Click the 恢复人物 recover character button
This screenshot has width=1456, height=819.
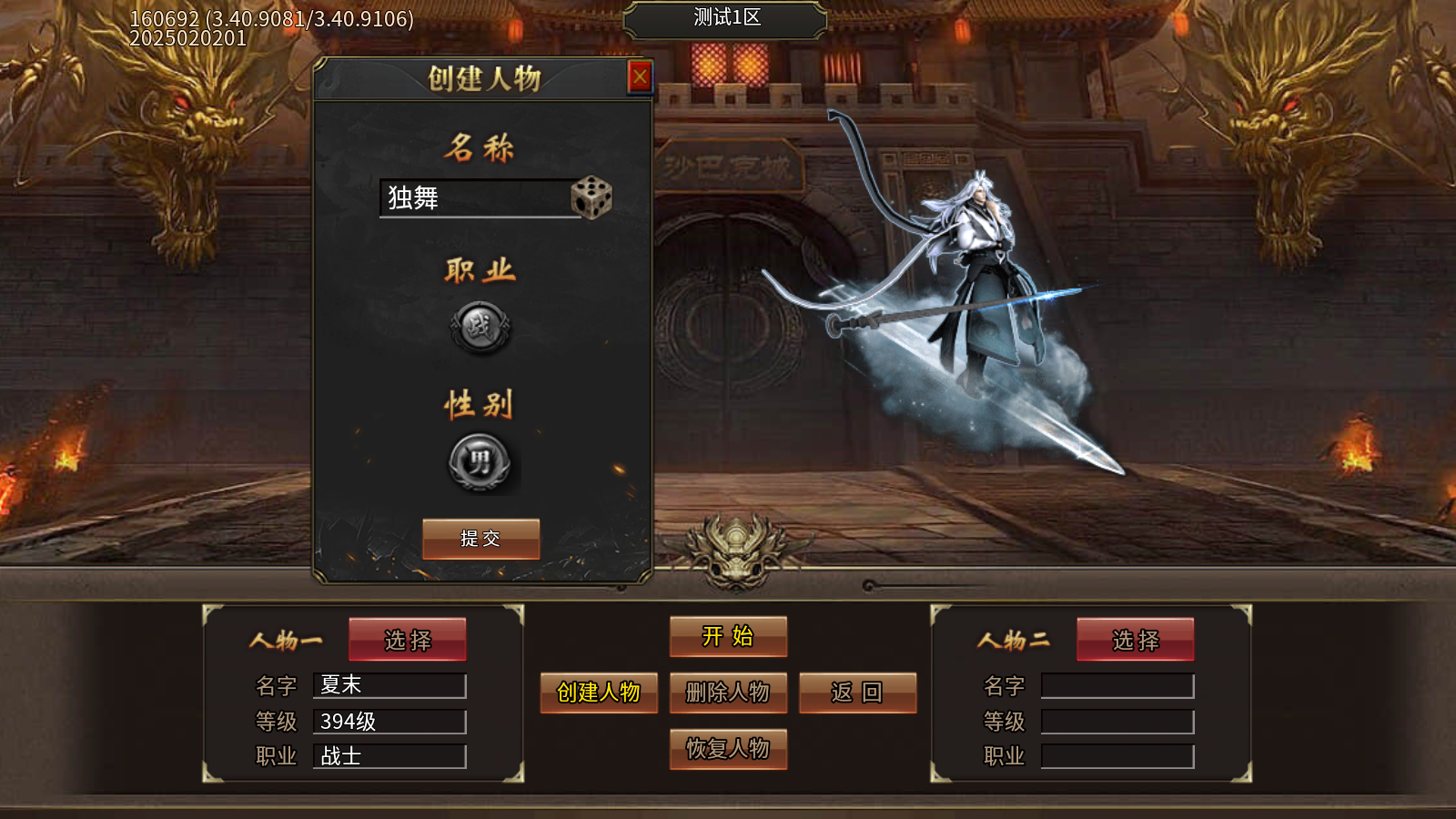728,750
